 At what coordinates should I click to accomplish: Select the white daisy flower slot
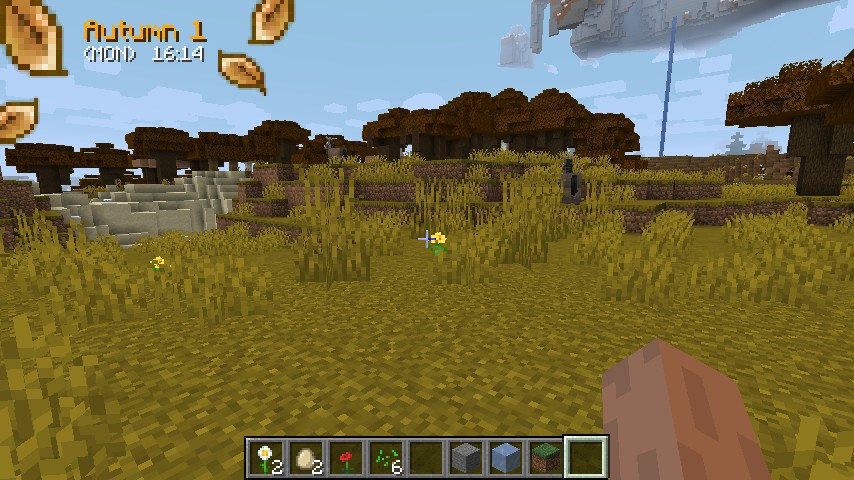(x=266, y=458)
